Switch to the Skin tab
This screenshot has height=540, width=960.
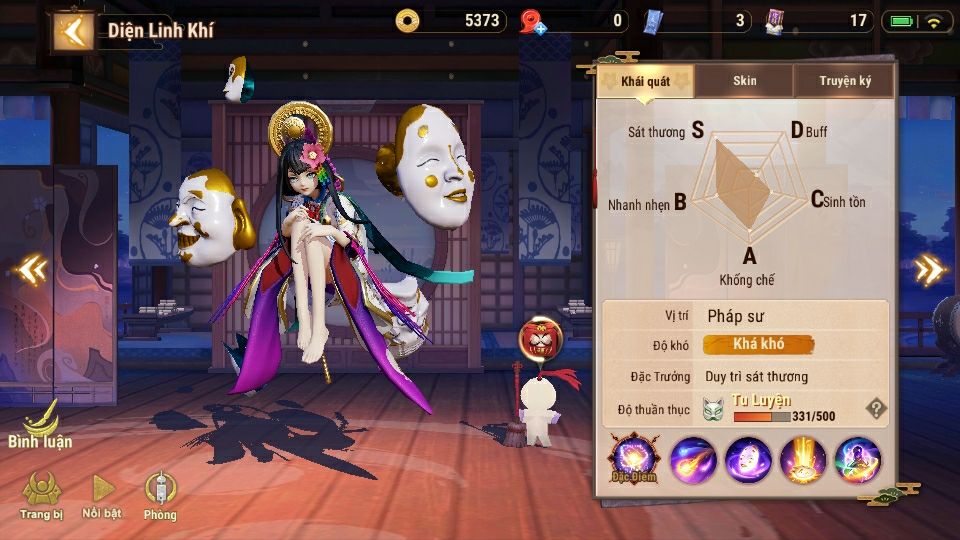click(x=745, y=81)
